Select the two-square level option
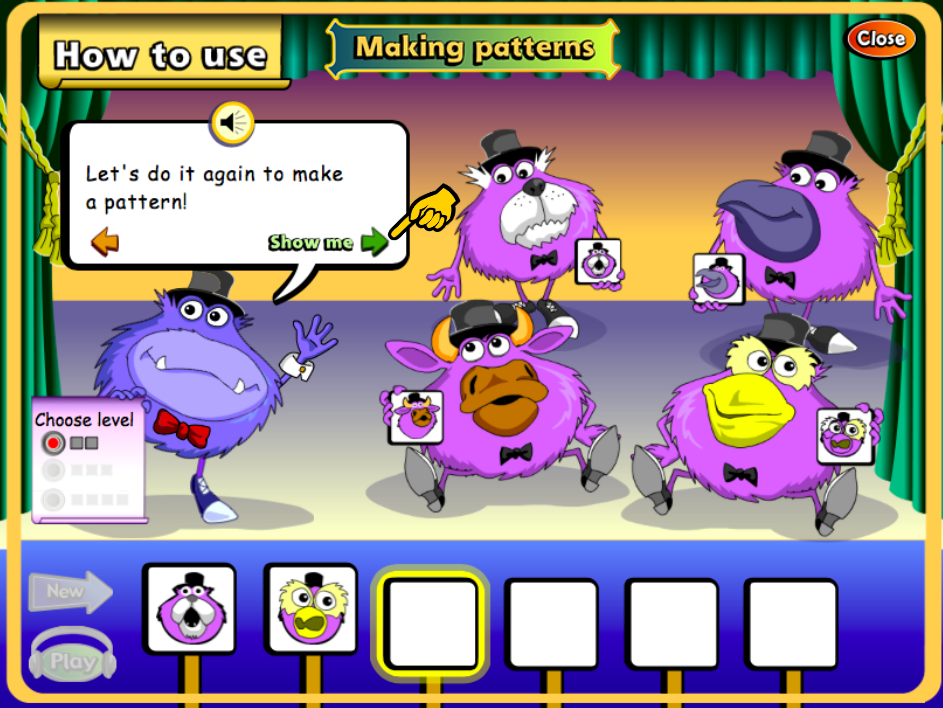This screenshot has width=943, height=708. tap(54, 442)
